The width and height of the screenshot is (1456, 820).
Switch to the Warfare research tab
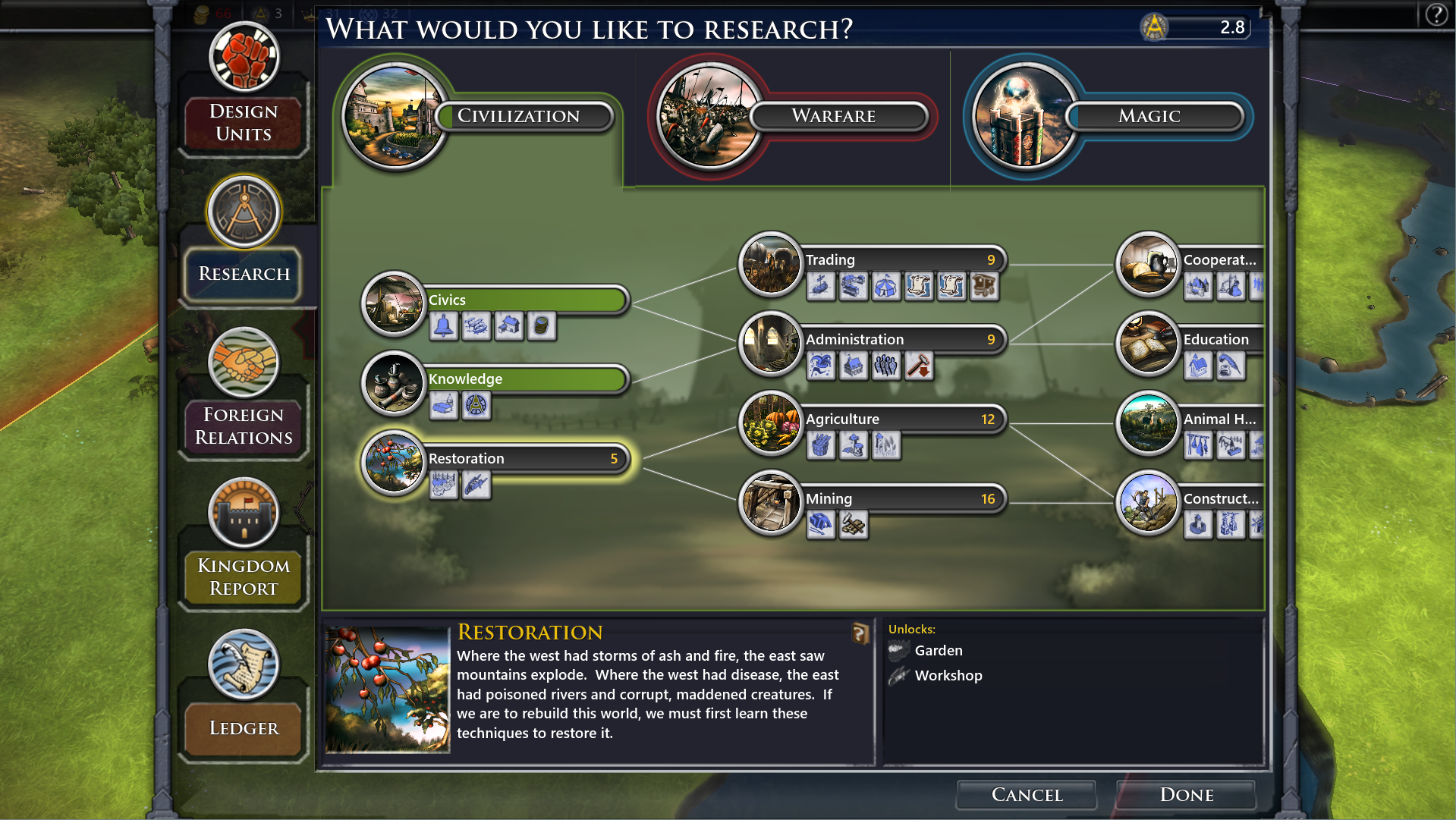point(833,116)
